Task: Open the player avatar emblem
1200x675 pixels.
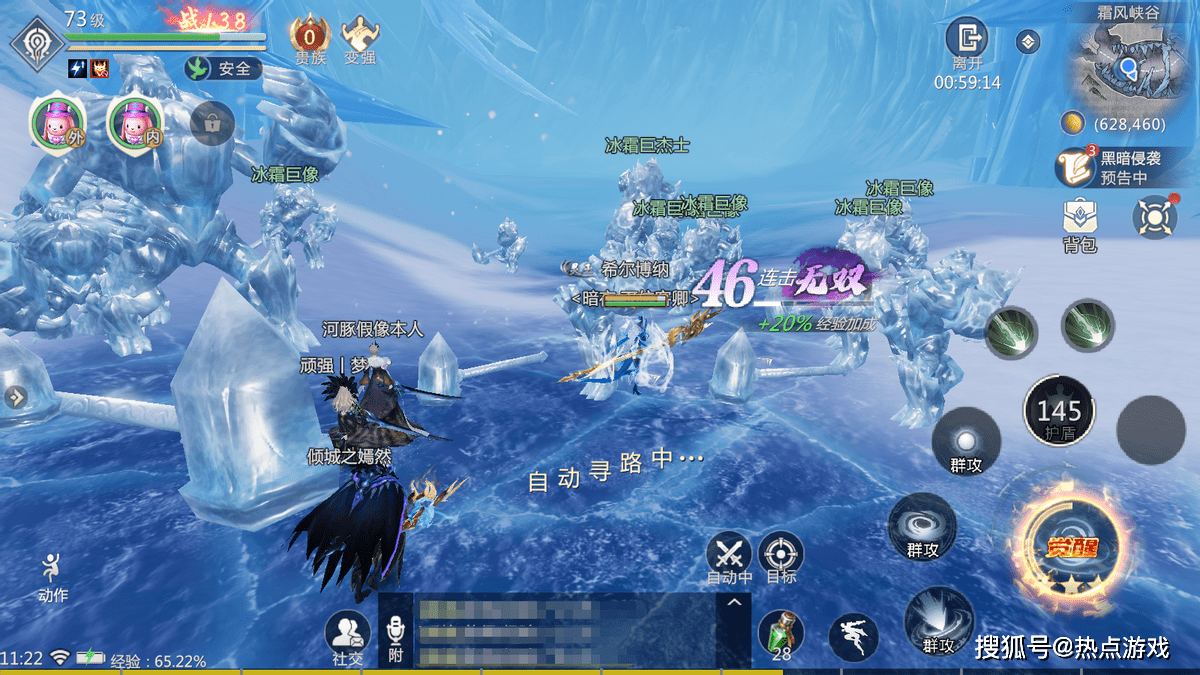Action: point(38,42)
